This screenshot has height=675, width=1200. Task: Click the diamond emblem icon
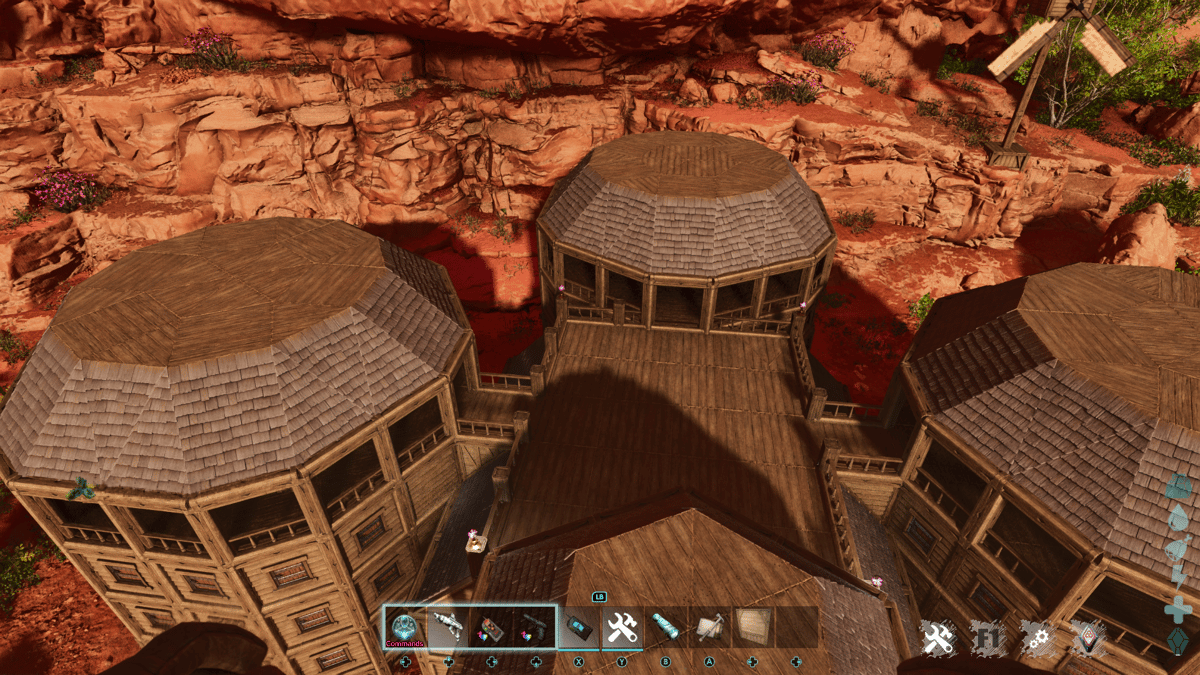click(x=1088, y=638)
